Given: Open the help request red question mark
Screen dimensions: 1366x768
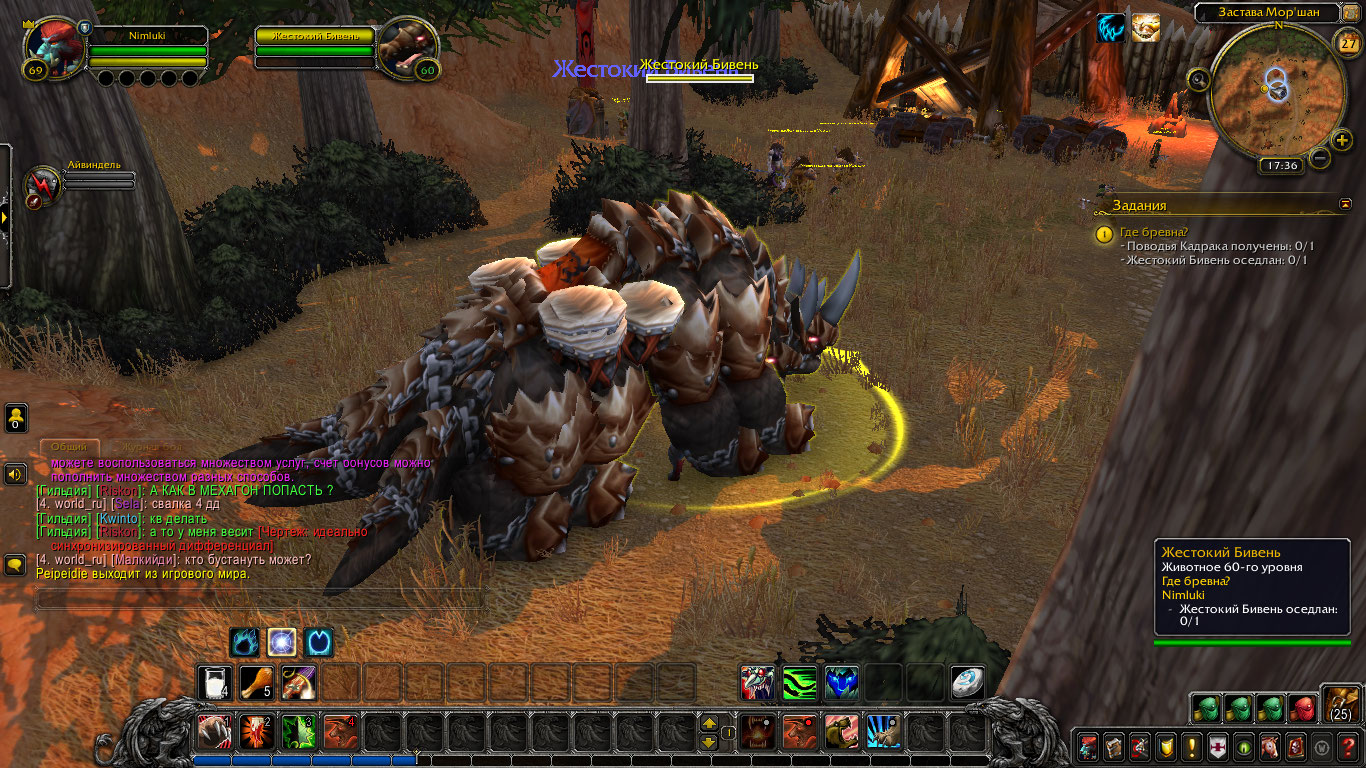Looking at the screenshot, I should (1348, 746).
